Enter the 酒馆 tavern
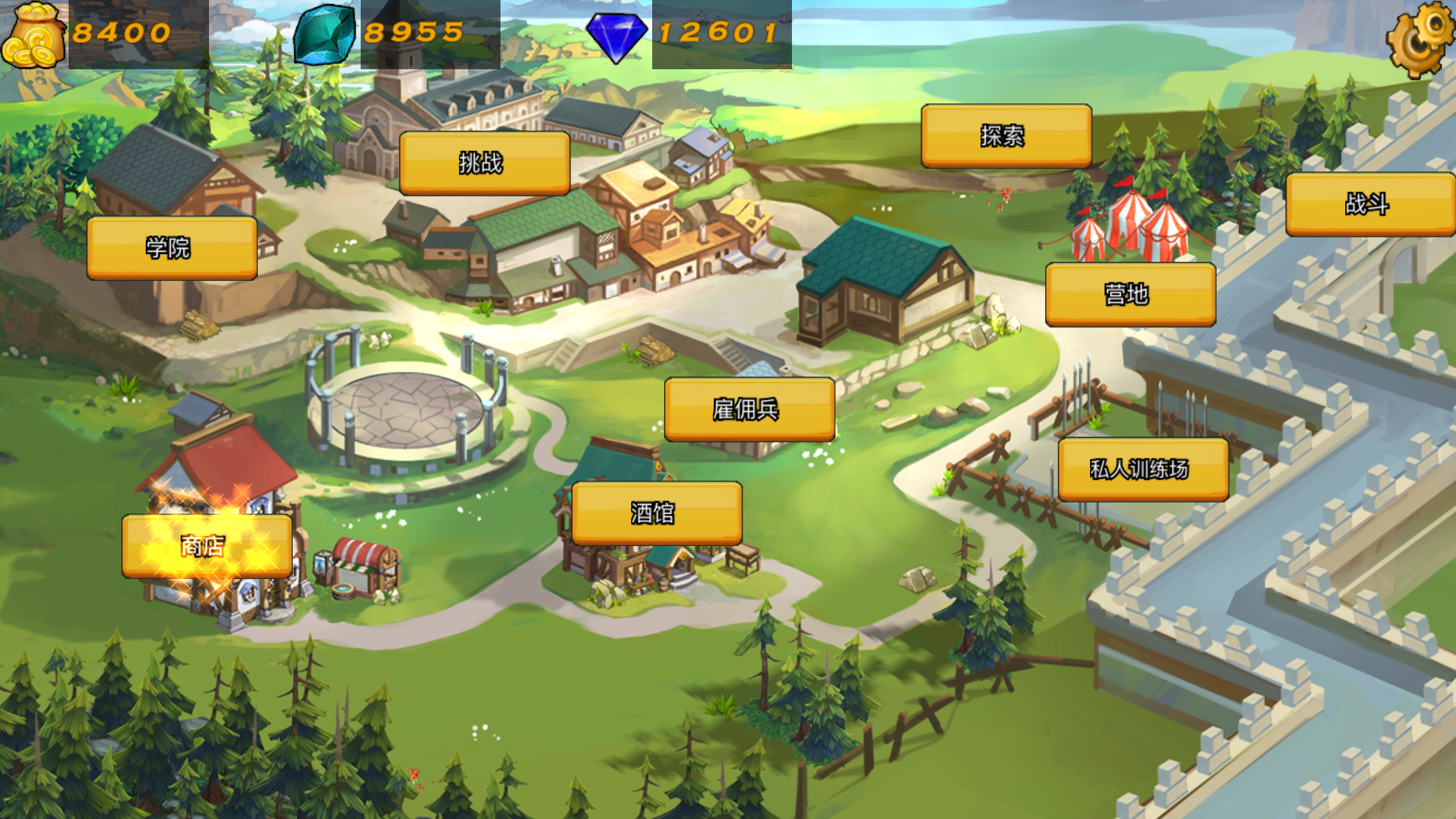Screen dimensions: 1456x819 coord(657,513)
